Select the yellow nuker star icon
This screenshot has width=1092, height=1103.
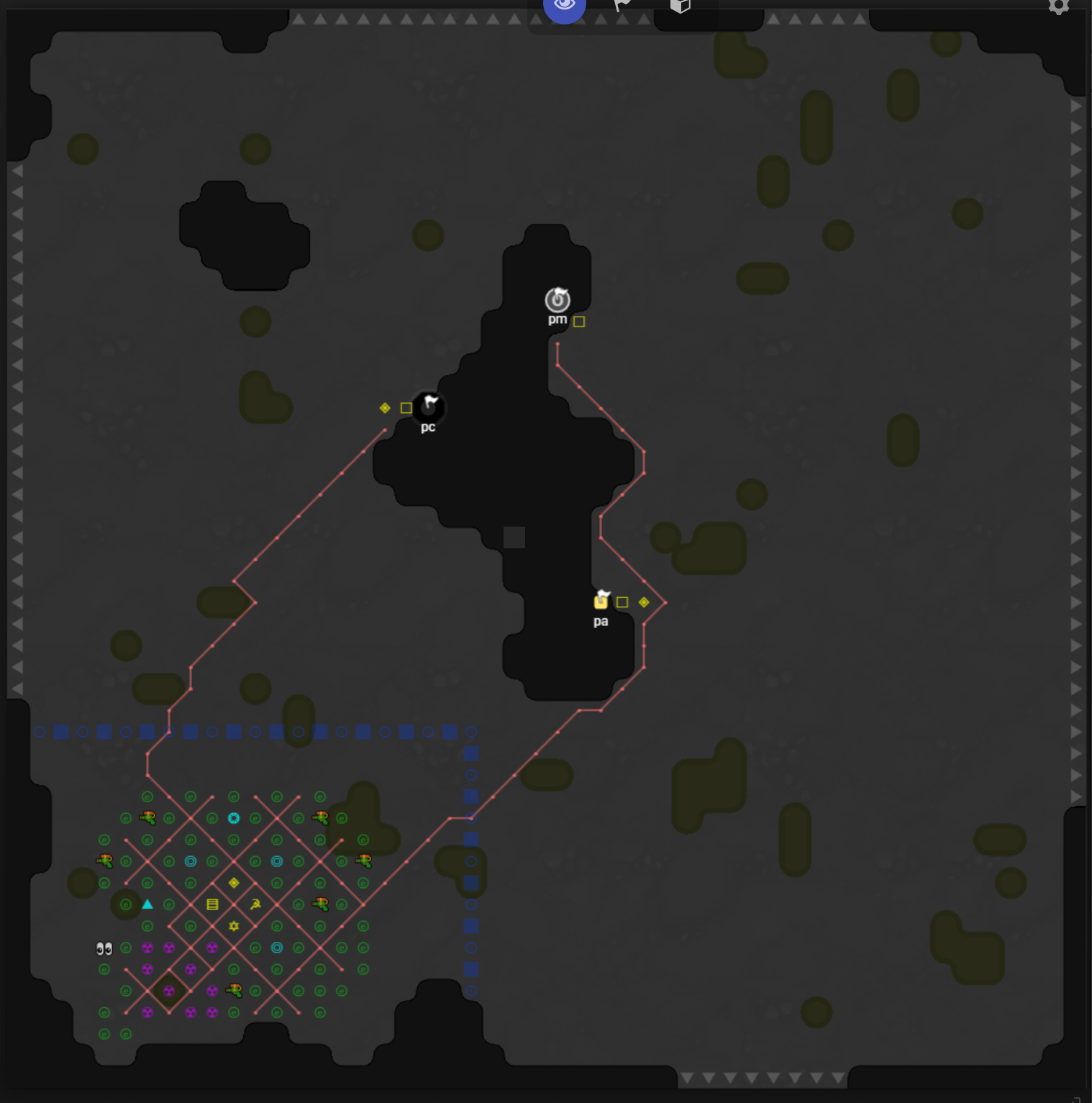232,927
